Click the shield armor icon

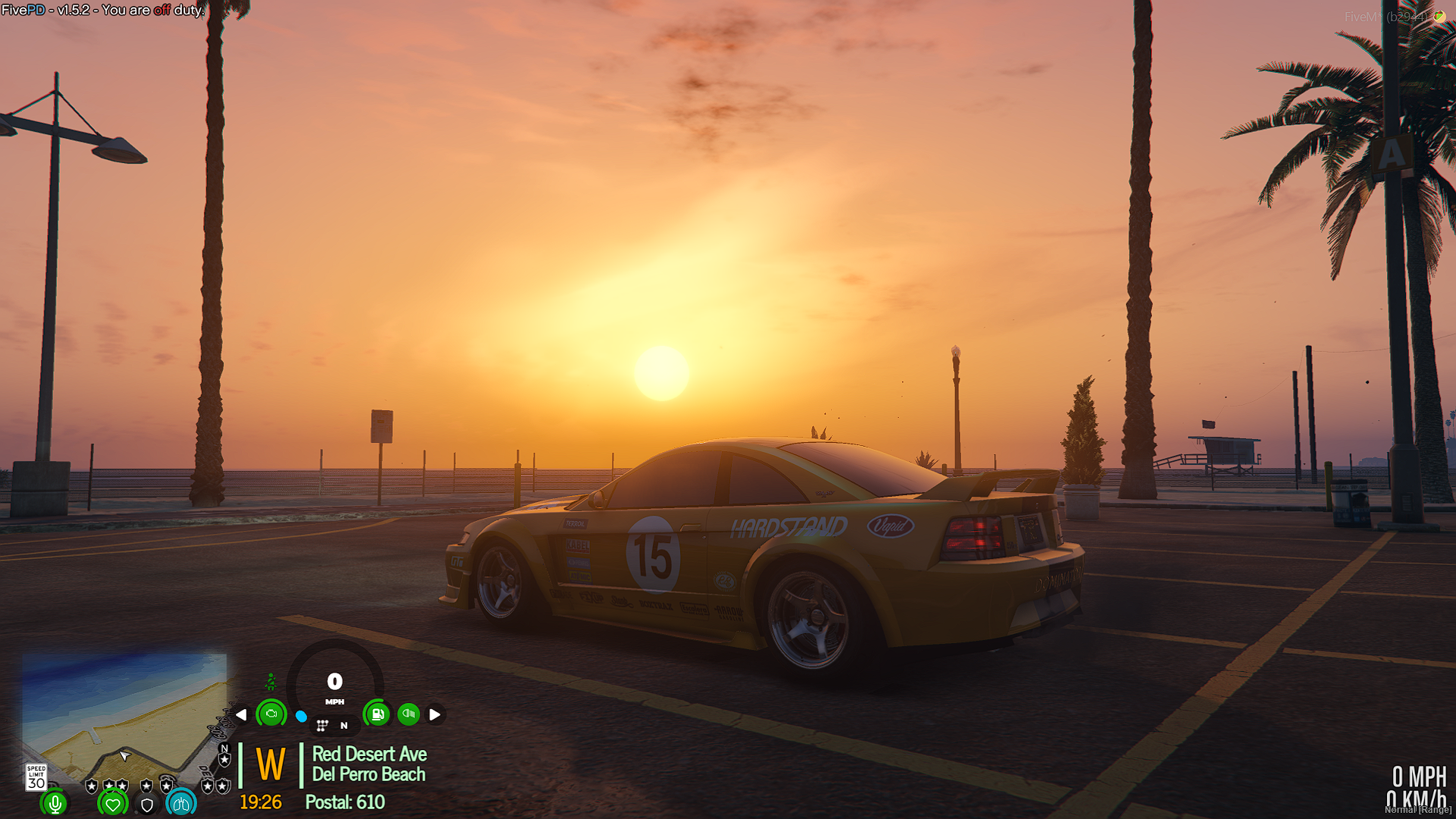(147, 805)
